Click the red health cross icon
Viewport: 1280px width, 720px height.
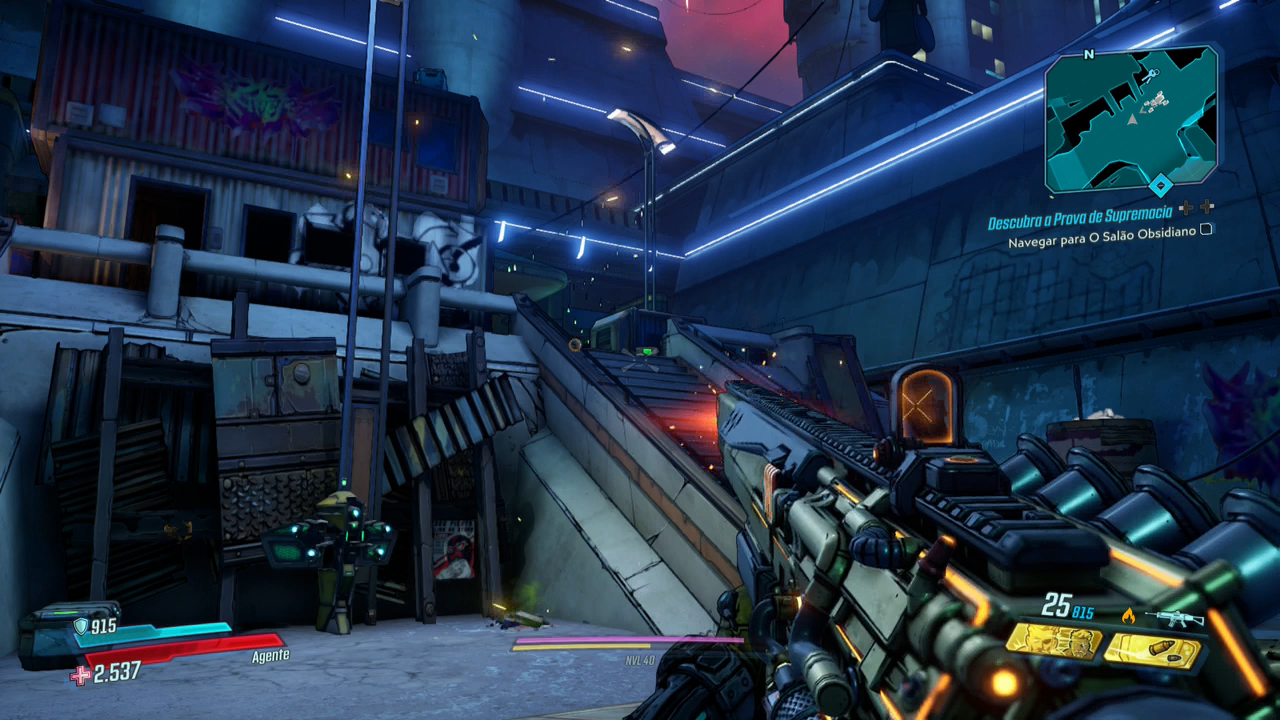[x=80, y=675]
